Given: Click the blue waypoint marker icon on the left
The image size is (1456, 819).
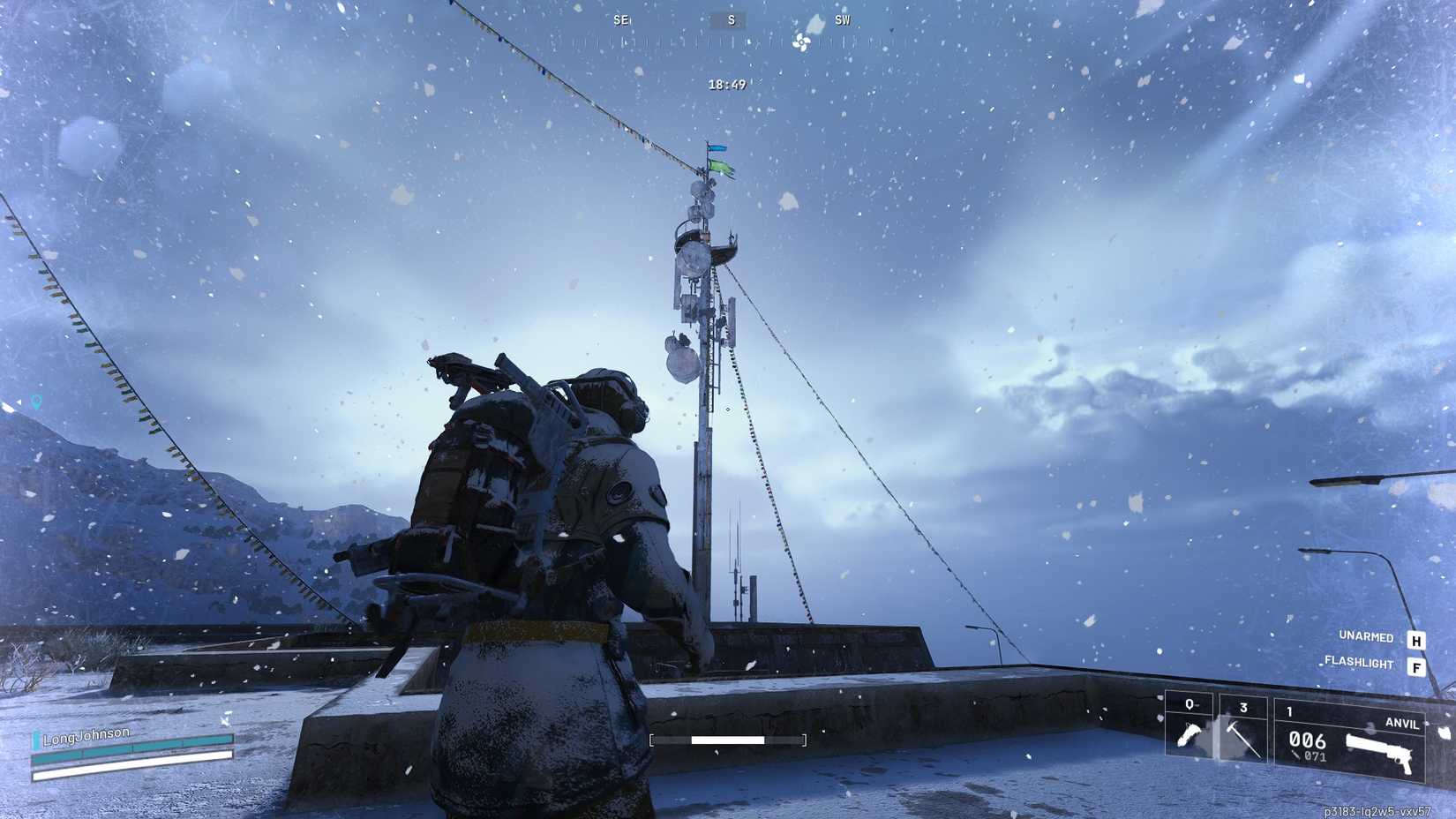Looking at the screenshot, I should point(34,402).
